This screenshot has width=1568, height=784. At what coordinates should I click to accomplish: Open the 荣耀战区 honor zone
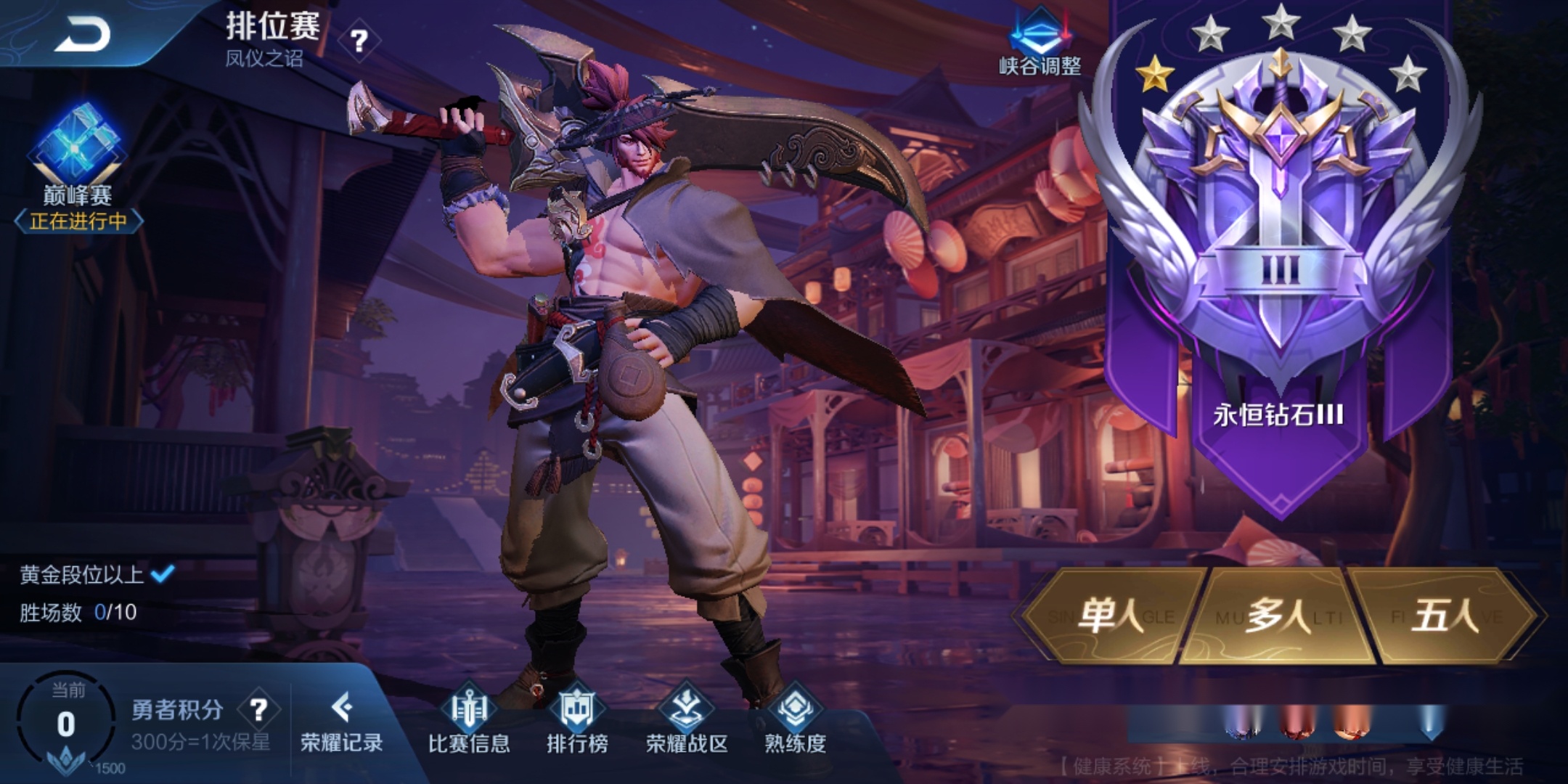coord(686,720)
